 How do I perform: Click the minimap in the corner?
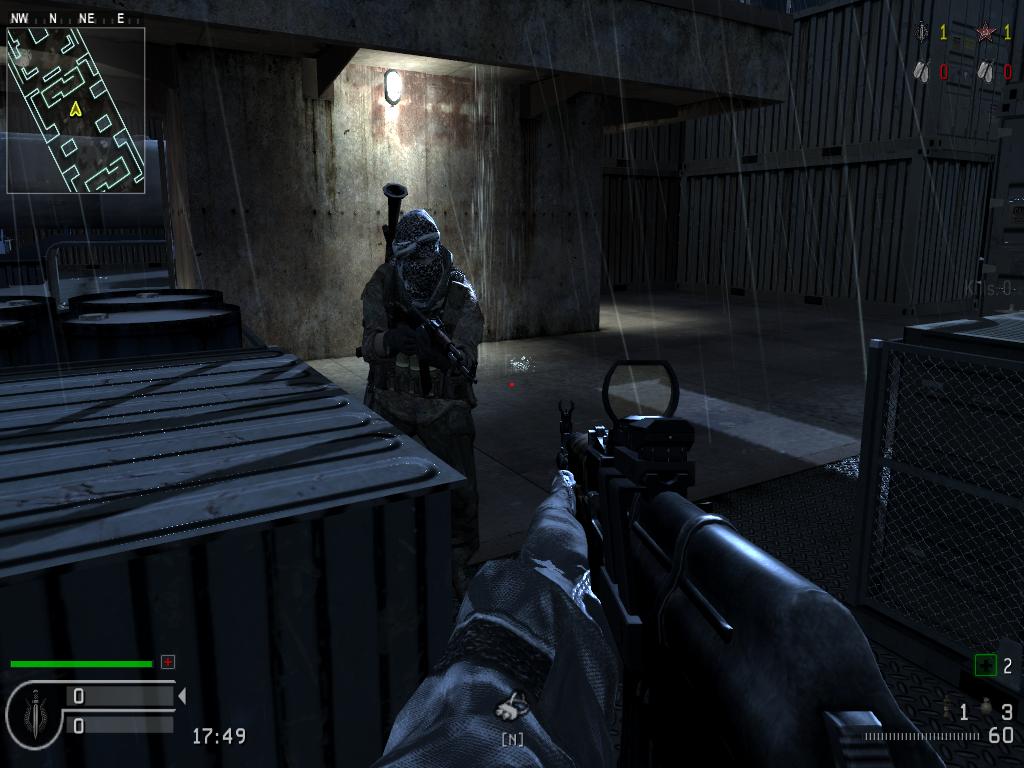coord(76,110)
